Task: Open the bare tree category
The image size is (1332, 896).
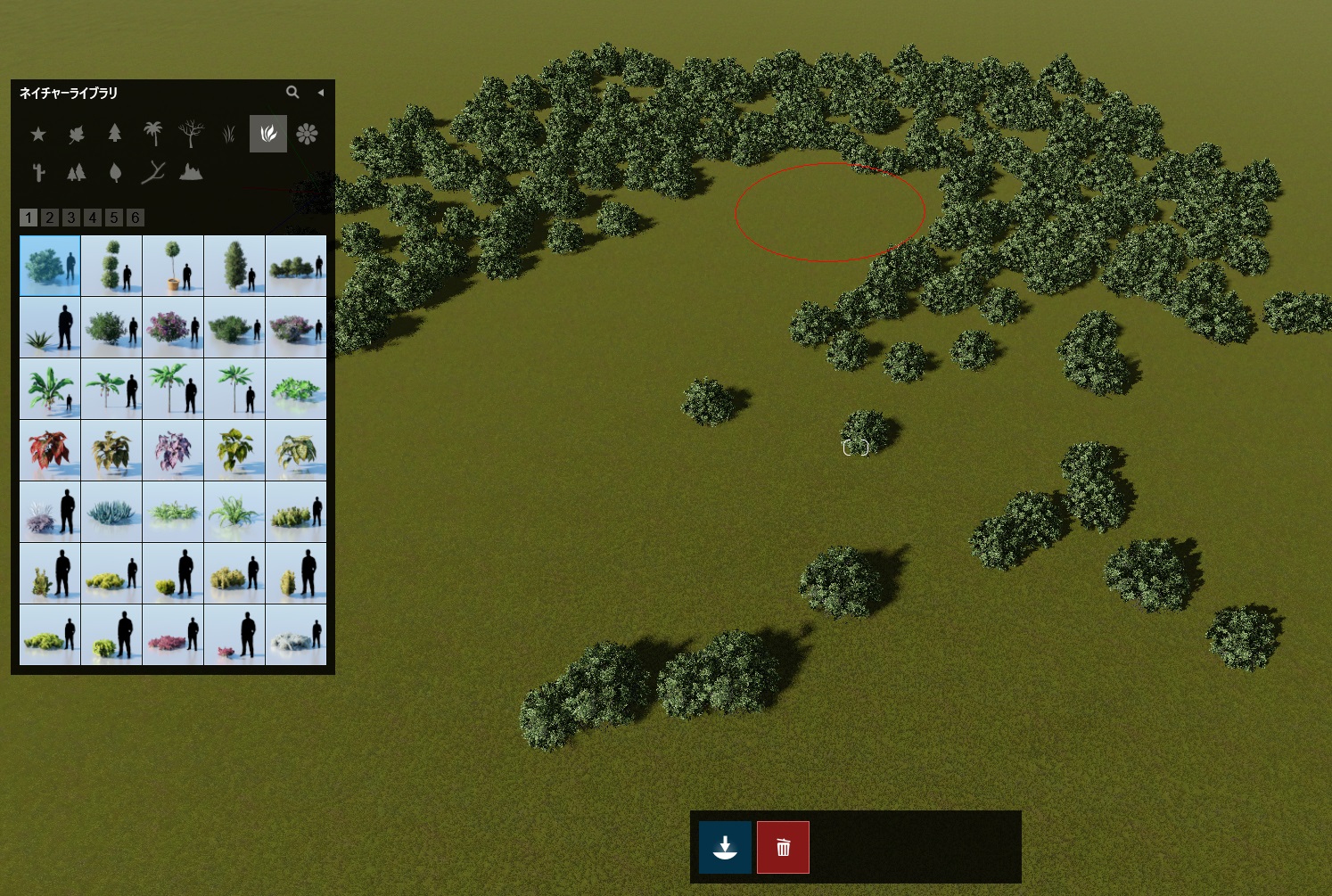Action: 191,134
